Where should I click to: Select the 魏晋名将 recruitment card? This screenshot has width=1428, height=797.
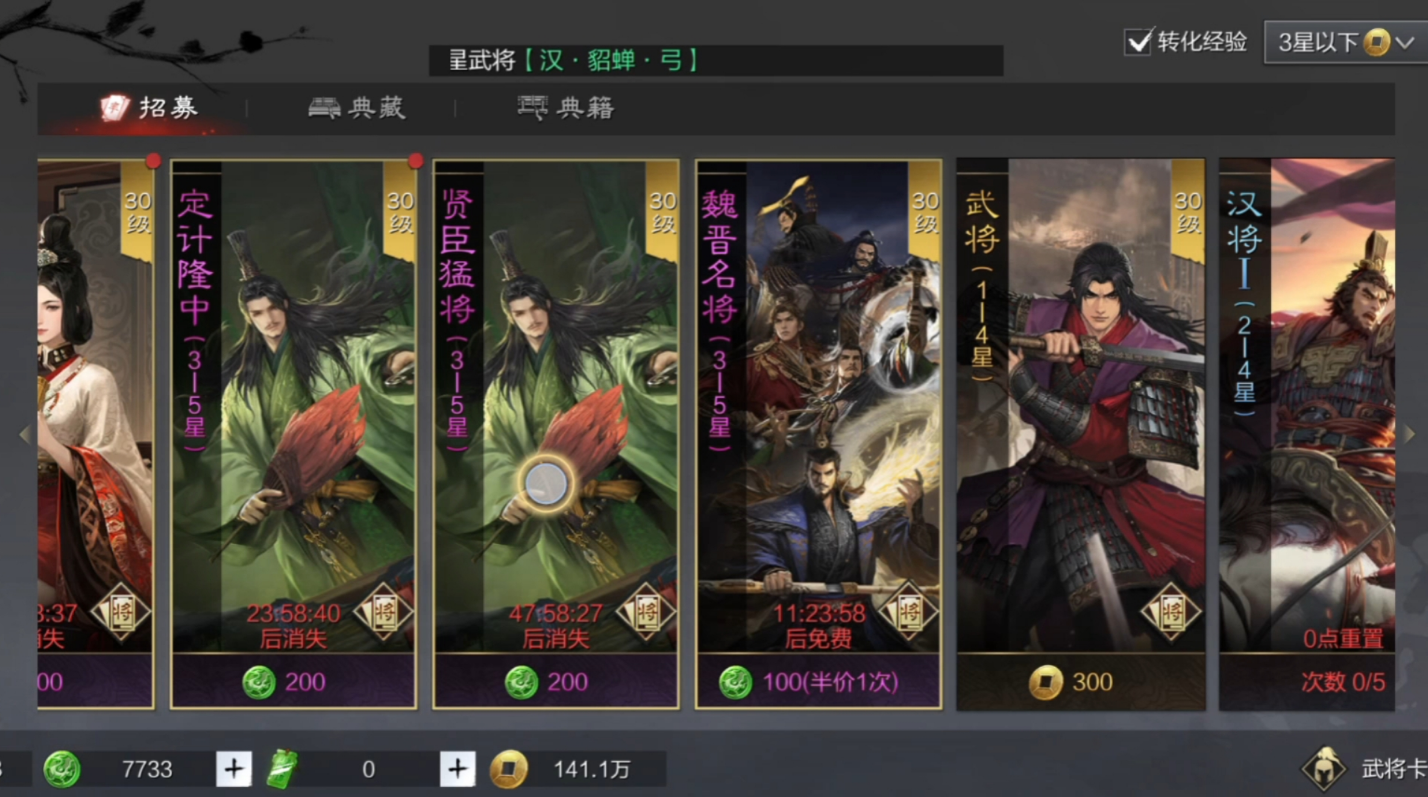[x=818, y=400]
